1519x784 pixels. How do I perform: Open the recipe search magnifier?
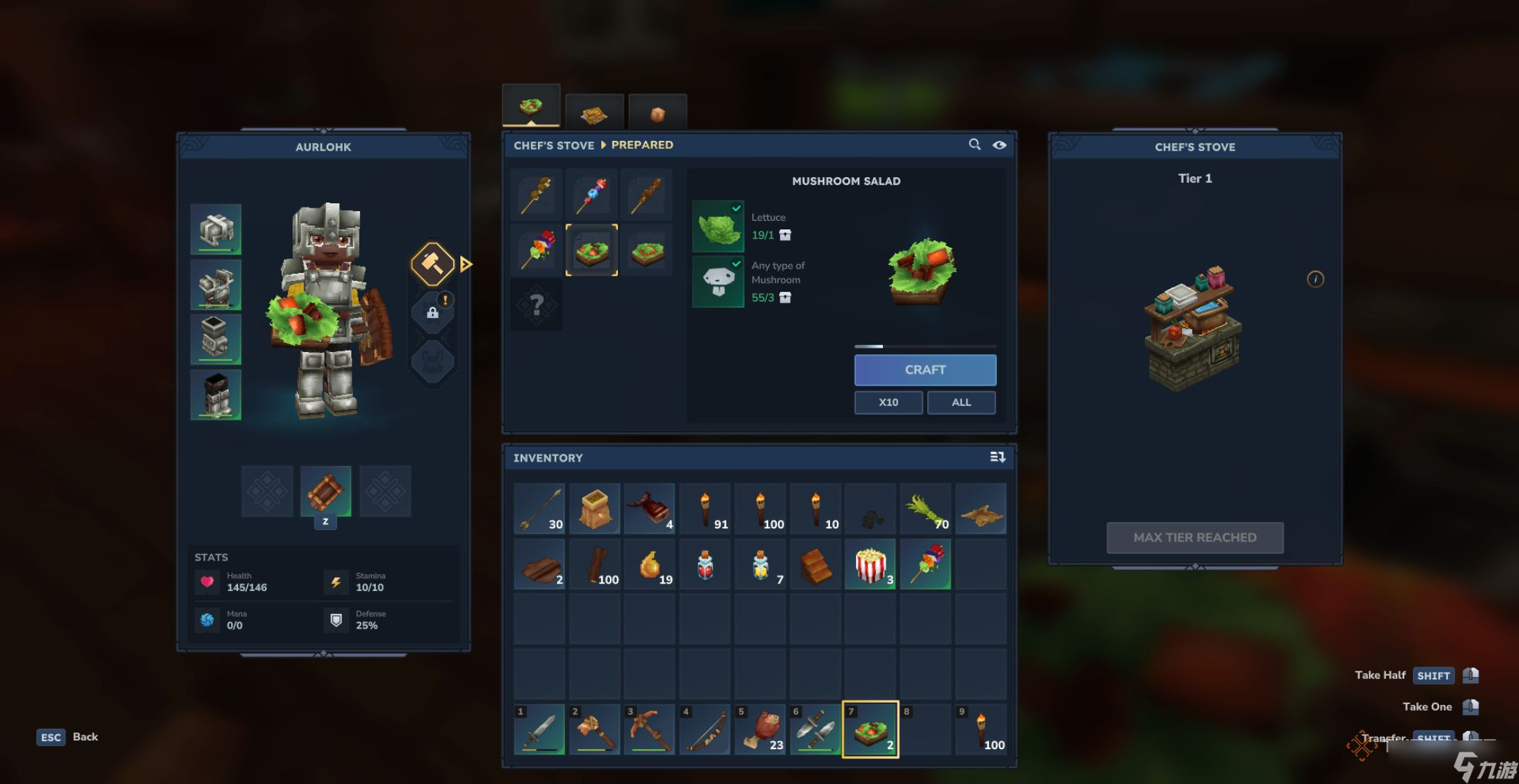(x=974, y=144)
